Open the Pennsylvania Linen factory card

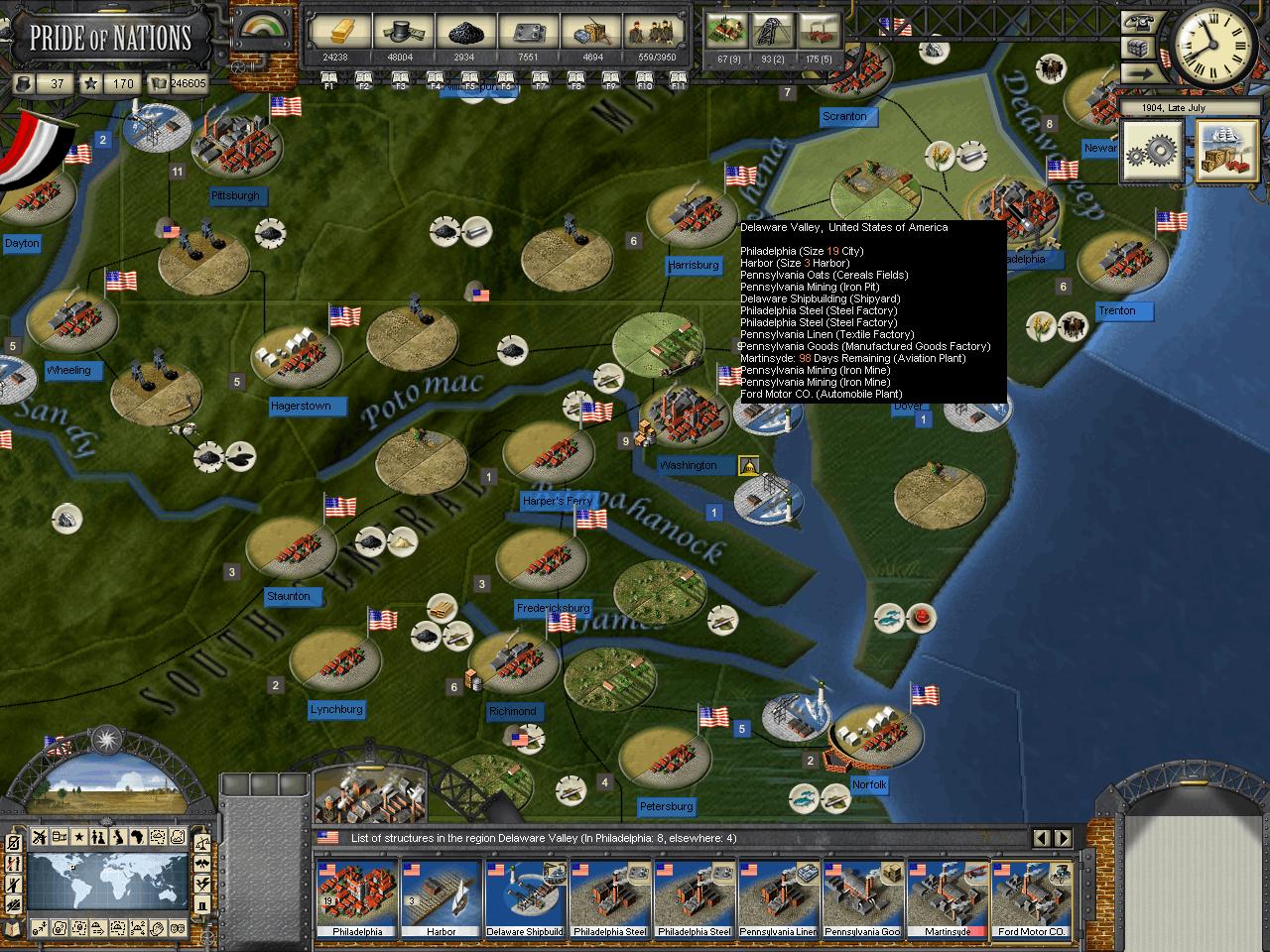click(x=779, y=897)
